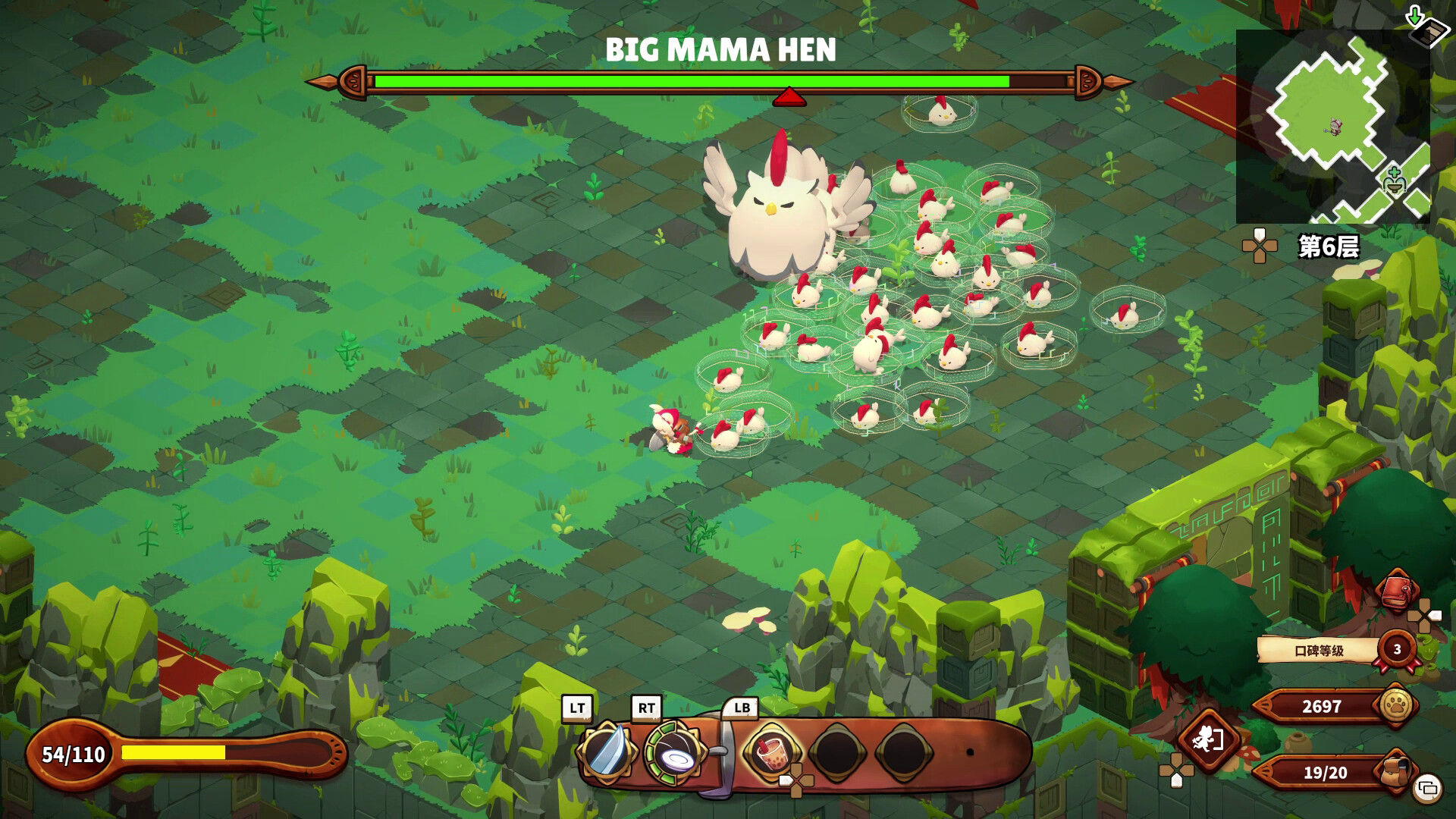1456x819 pixels.
Task: Open the red journal book
Action: point(1398,590)
